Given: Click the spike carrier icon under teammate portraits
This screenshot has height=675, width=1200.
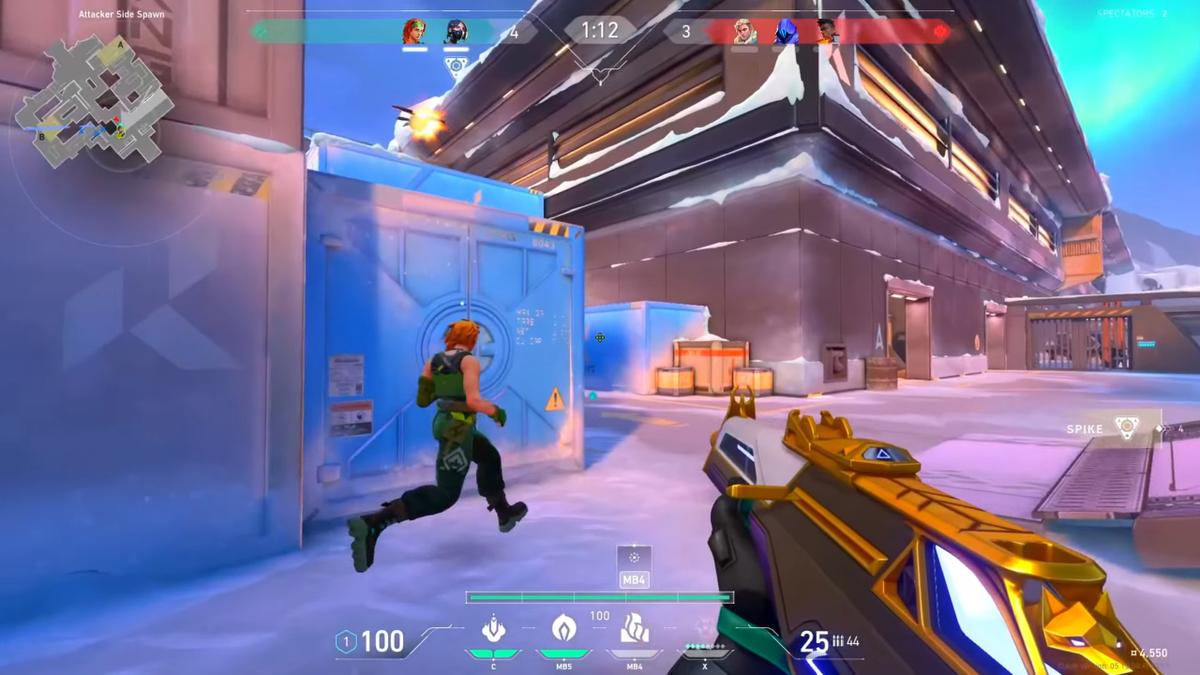Looking at the screenshot, I should (x=456, y=68).
